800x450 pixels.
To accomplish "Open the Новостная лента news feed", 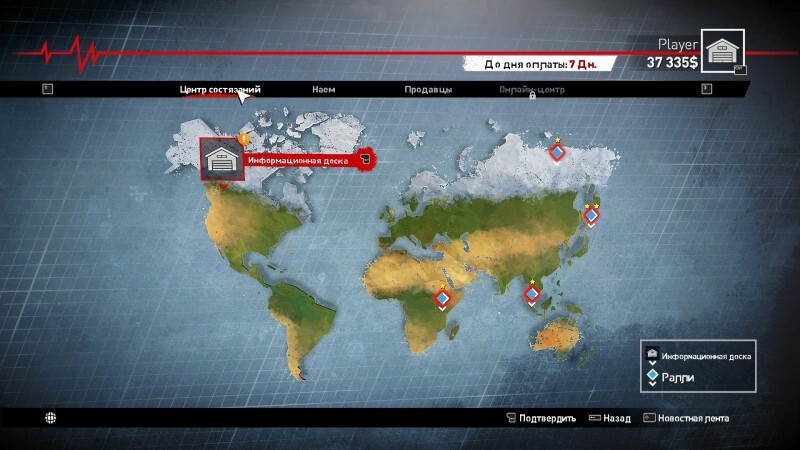I will click(686, 418).
